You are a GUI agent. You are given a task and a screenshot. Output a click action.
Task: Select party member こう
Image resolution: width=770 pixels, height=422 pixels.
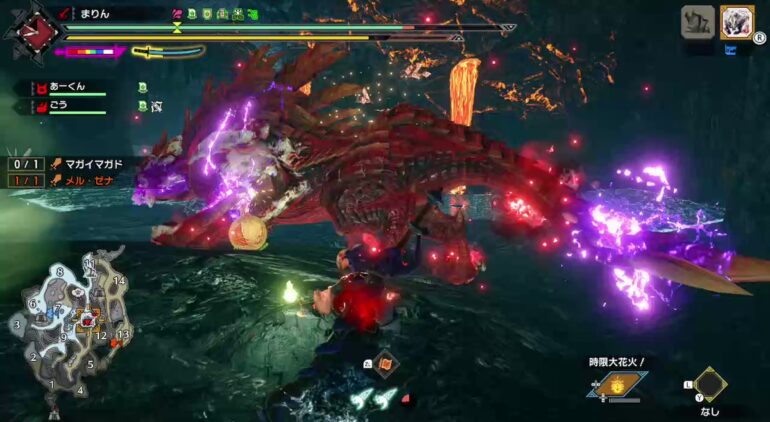tap(62, 105)
